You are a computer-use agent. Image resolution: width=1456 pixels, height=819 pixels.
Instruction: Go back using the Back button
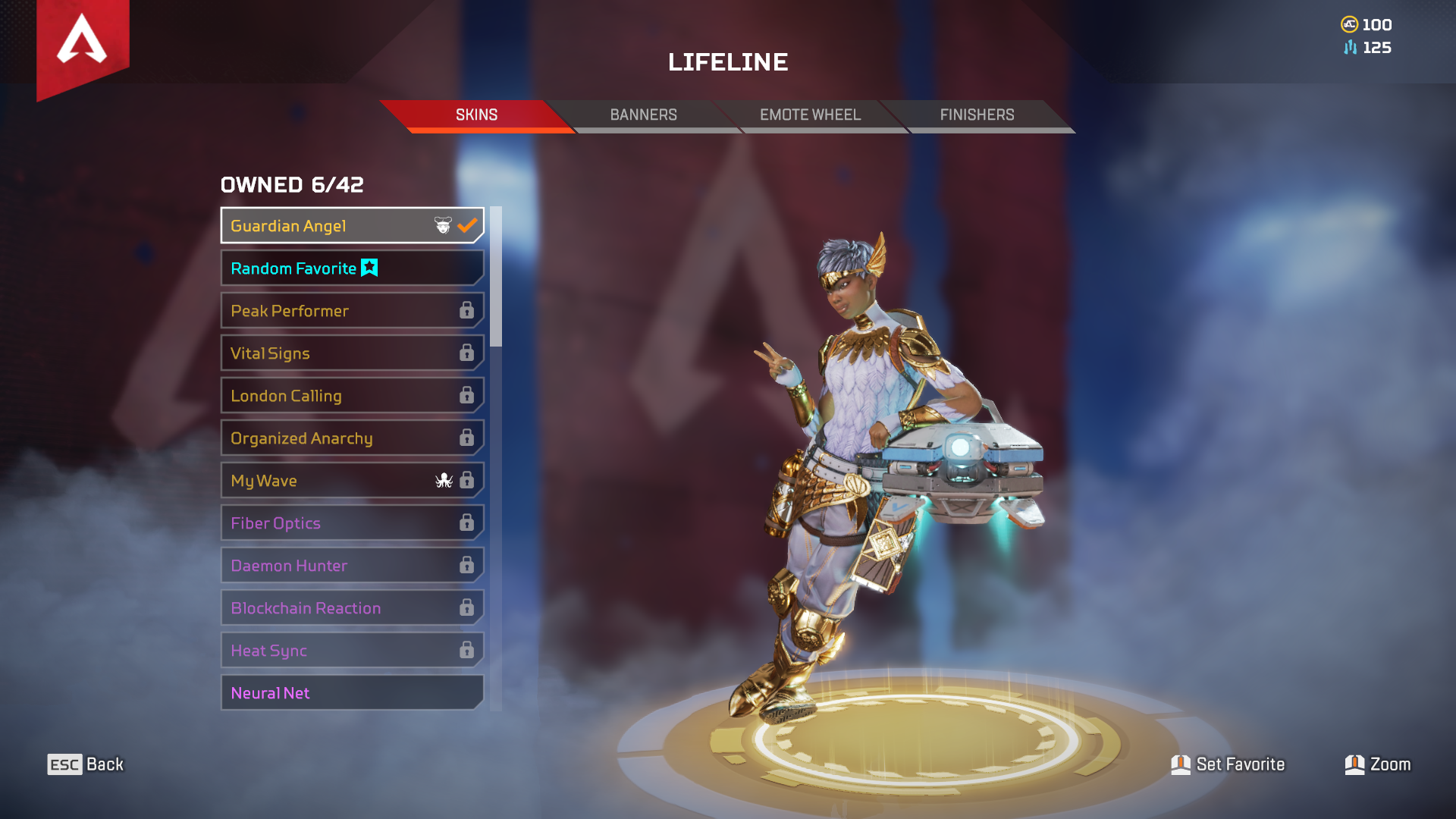click(x=85, y=764)
